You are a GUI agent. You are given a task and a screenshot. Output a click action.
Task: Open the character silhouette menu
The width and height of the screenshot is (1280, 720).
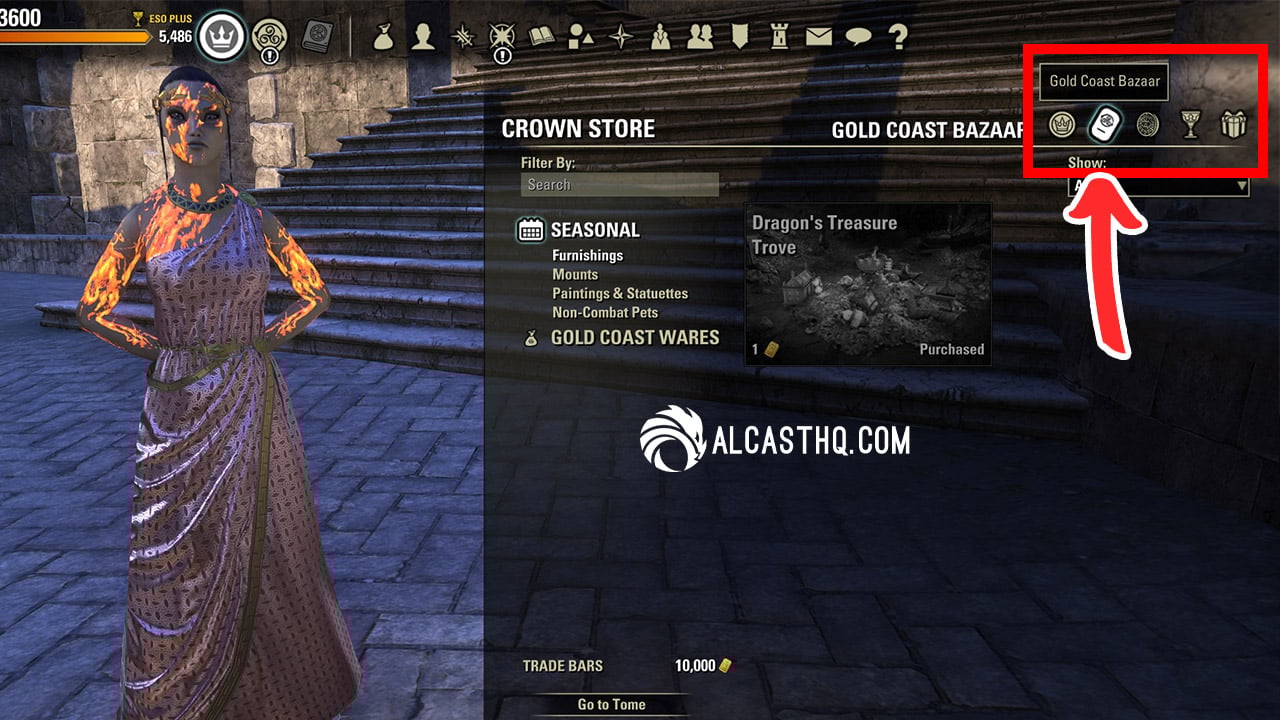[424, 37]
